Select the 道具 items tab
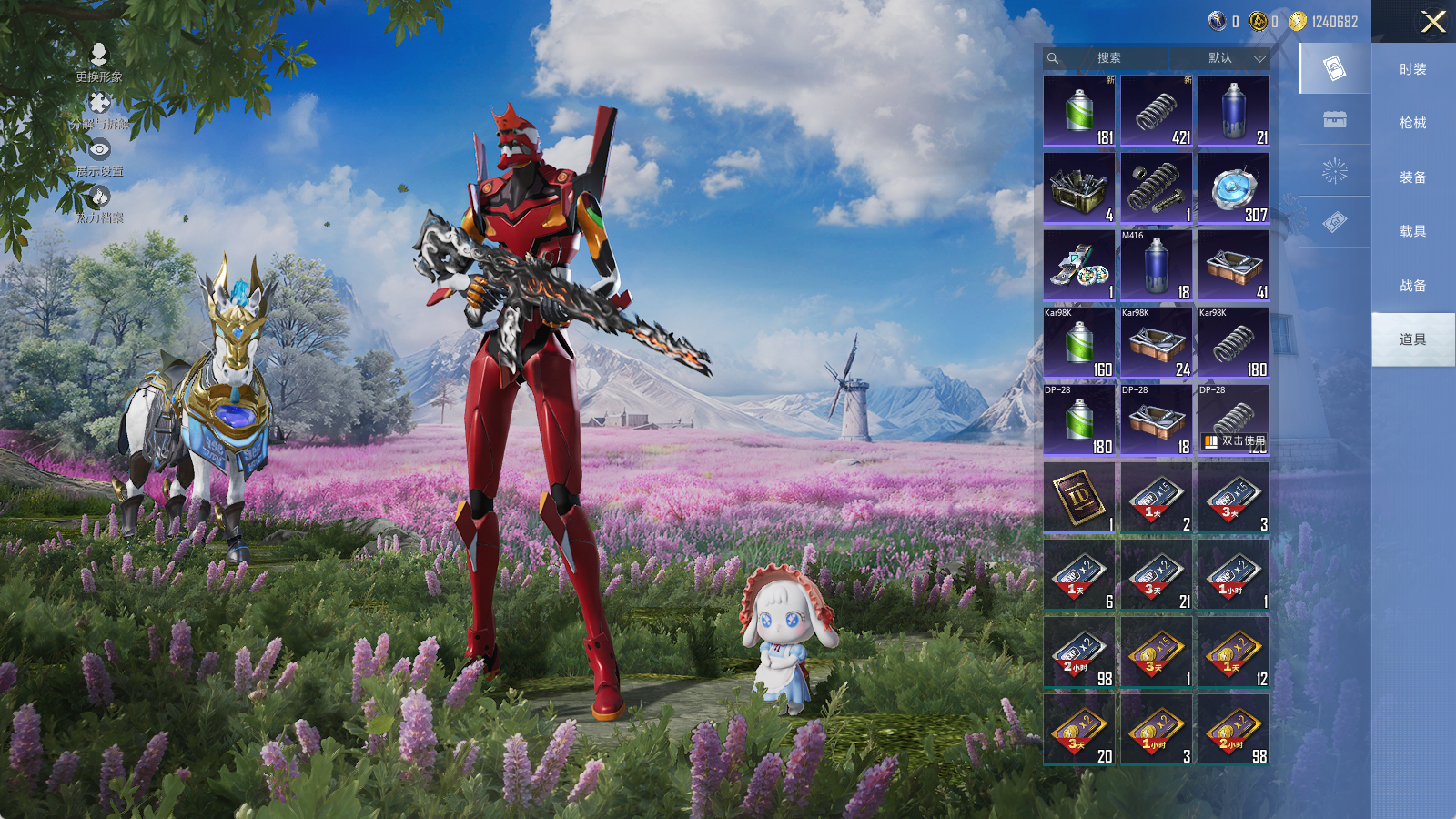 (x=1412, y=339)
